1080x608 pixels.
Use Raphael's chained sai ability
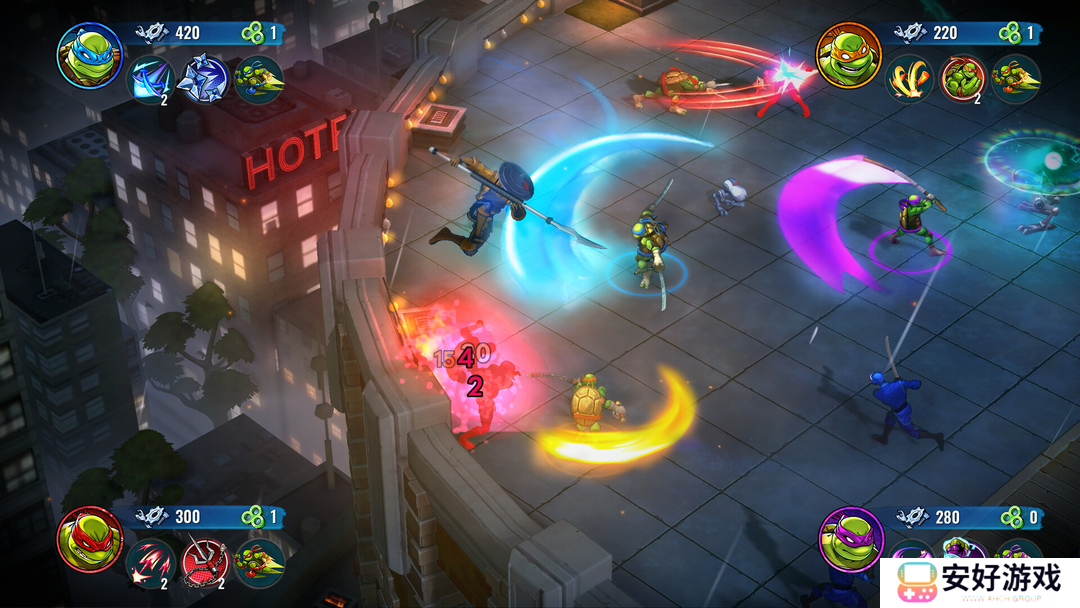[205, 564]
